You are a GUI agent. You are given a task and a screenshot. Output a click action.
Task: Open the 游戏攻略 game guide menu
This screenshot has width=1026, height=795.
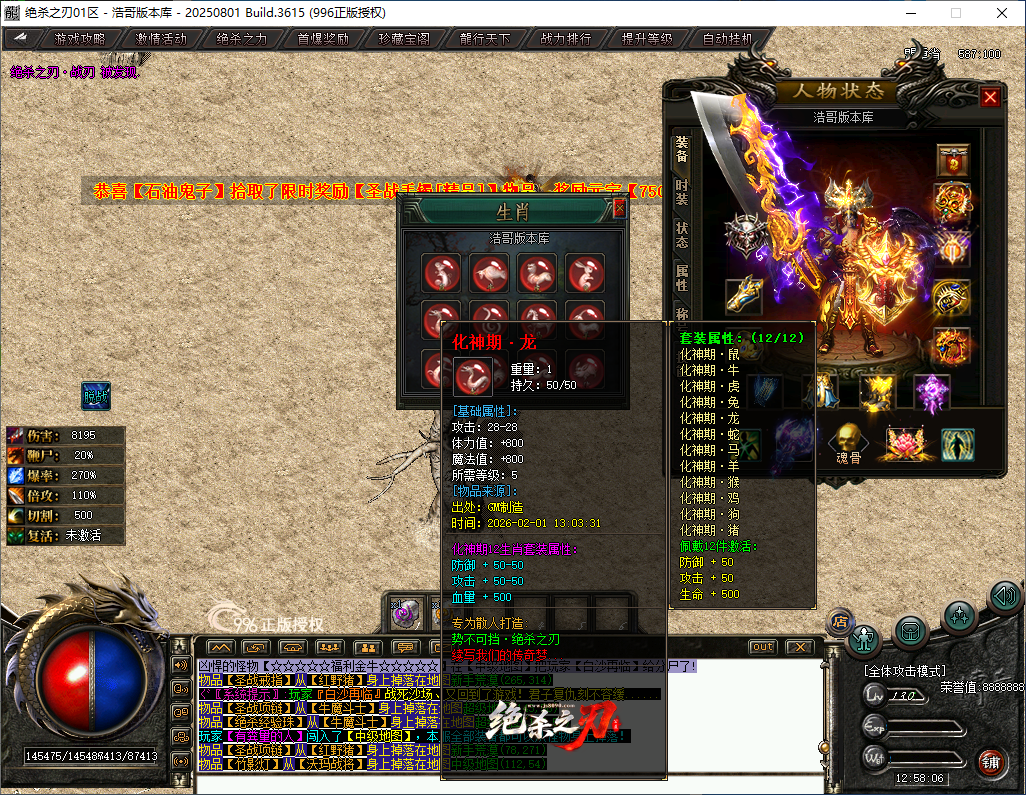[79, 39]
